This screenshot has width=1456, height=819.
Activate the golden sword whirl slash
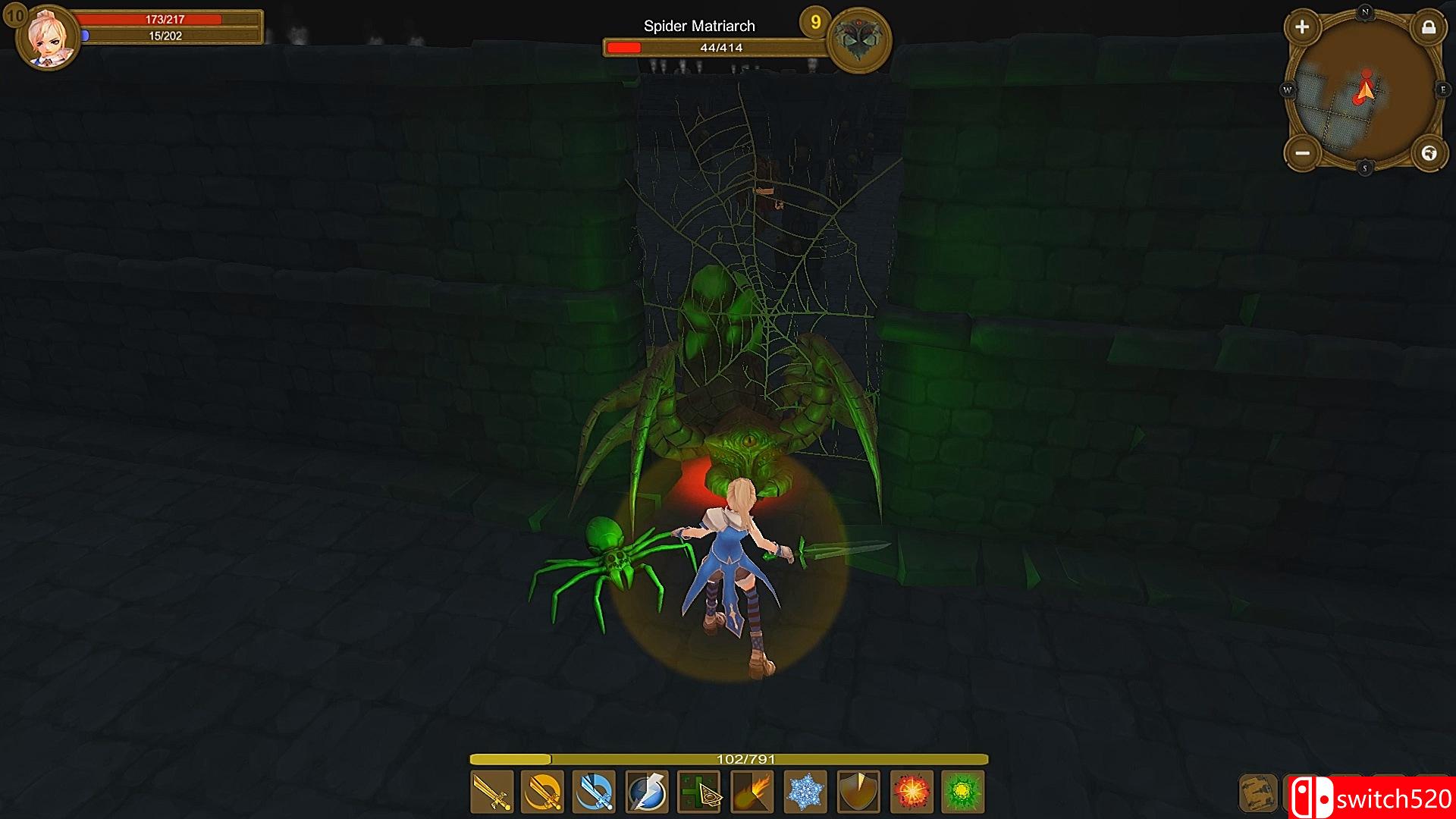click(x=543, y=792)
